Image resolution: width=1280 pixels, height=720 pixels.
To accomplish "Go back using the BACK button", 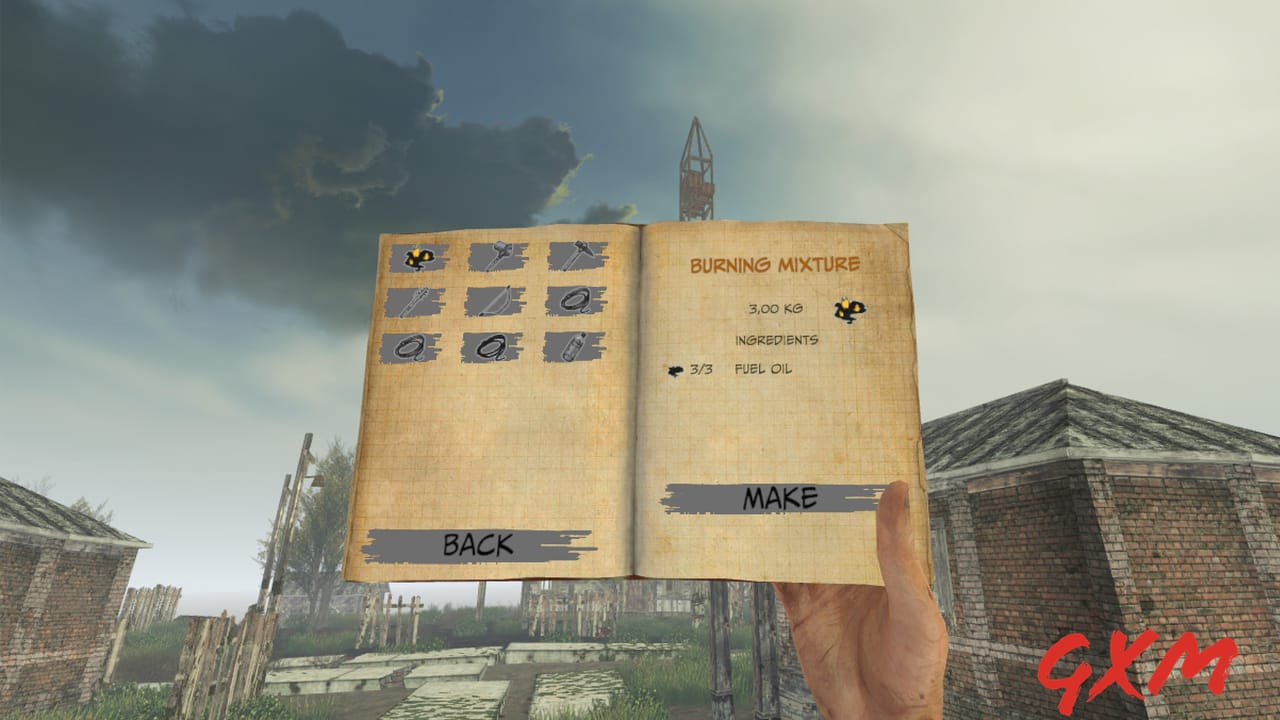I will 478,545.
